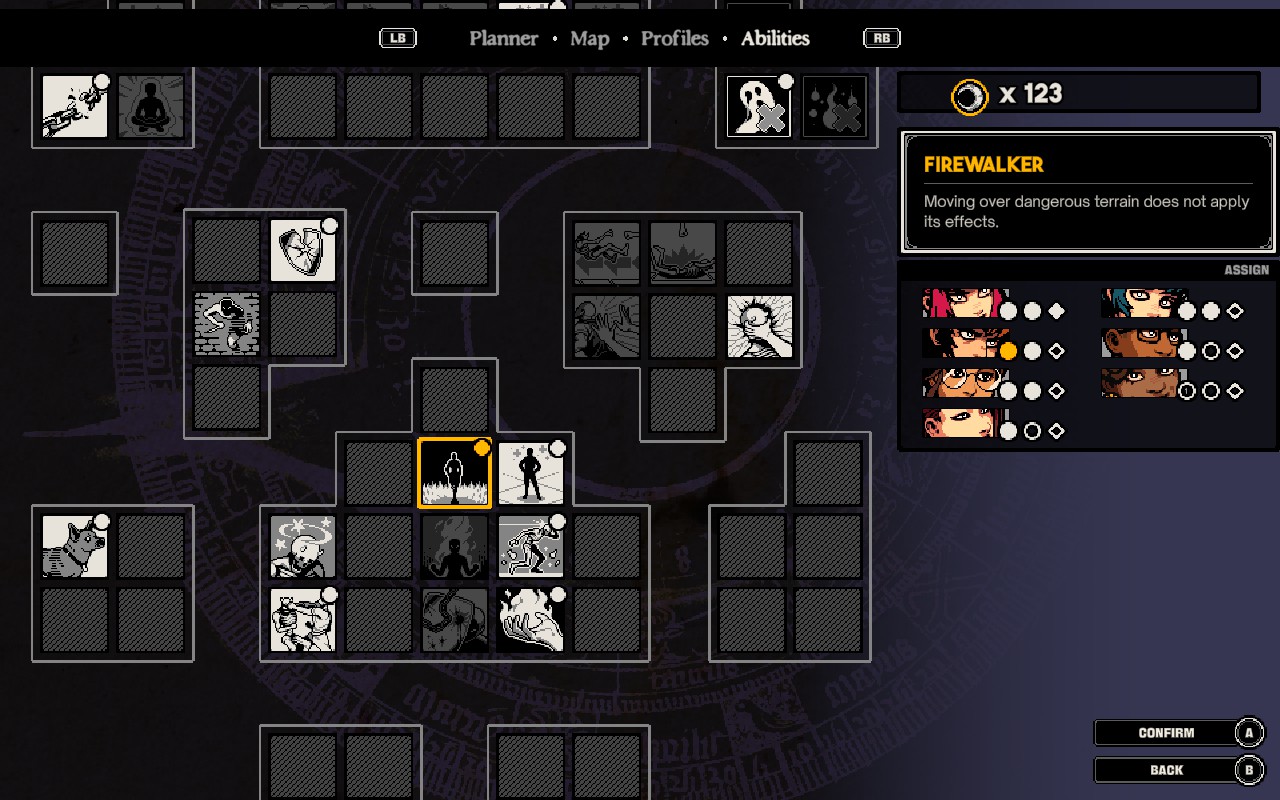Pick the hand grabbing face ability tile
Screen dimensions: 1280x800
[x=759, y=326]
